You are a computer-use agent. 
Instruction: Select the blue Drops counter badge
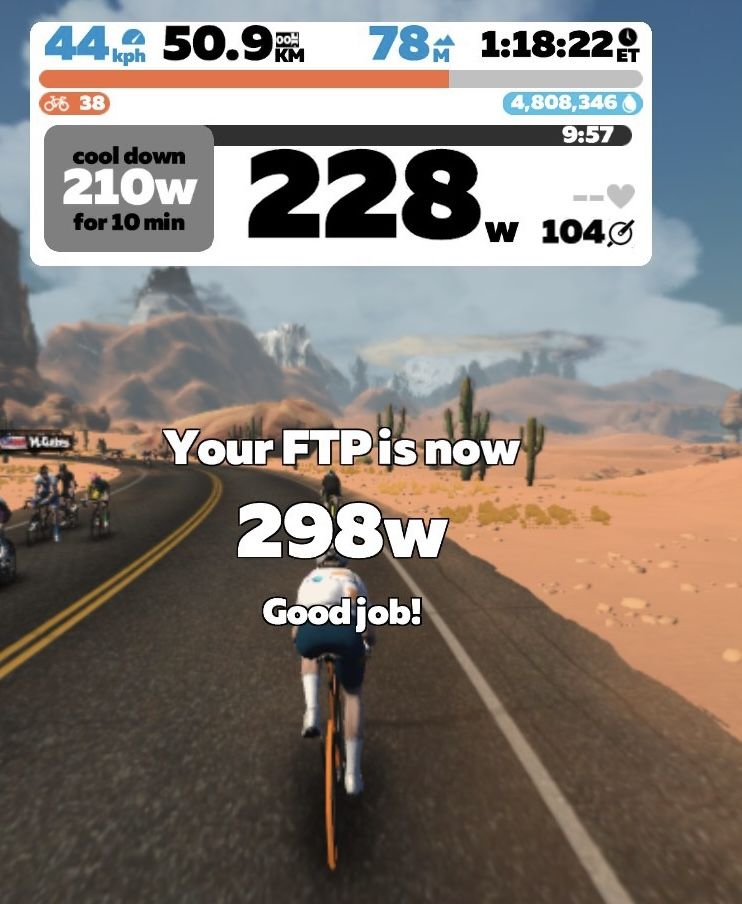[x=573, y=103]
